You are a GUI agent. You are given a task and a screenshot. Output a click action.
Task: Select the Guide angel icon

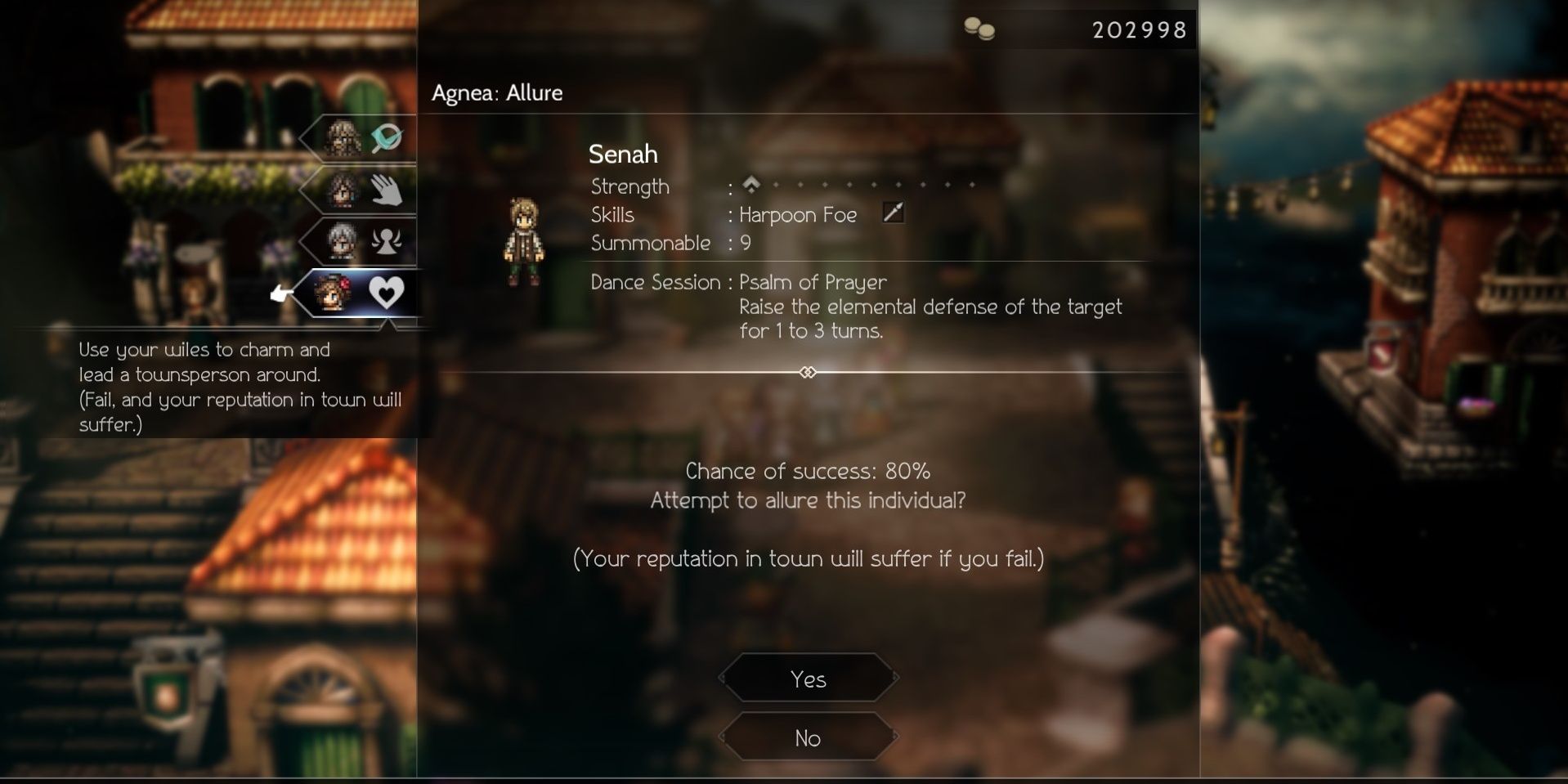coord(386,242)
